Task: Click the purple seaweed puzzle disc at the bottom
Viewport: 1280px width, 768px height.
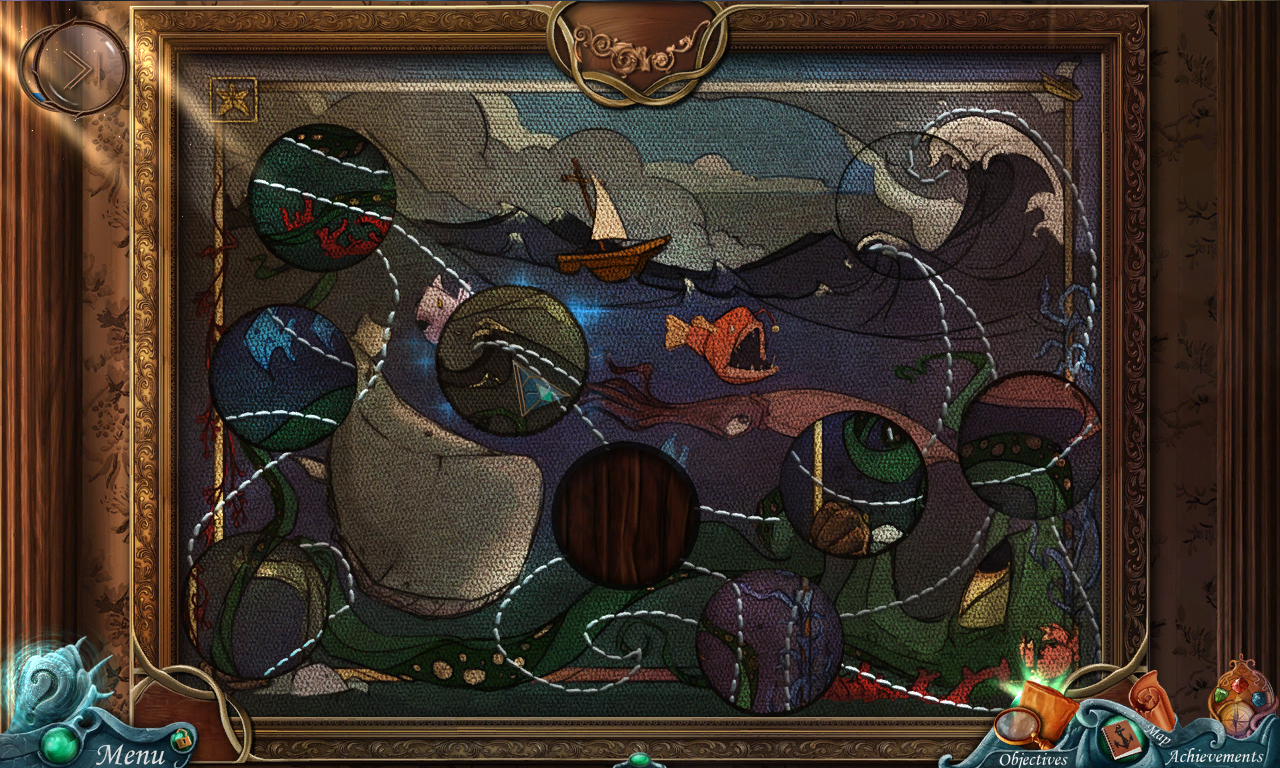Action: pyautogui.click(x=770, y=640)
